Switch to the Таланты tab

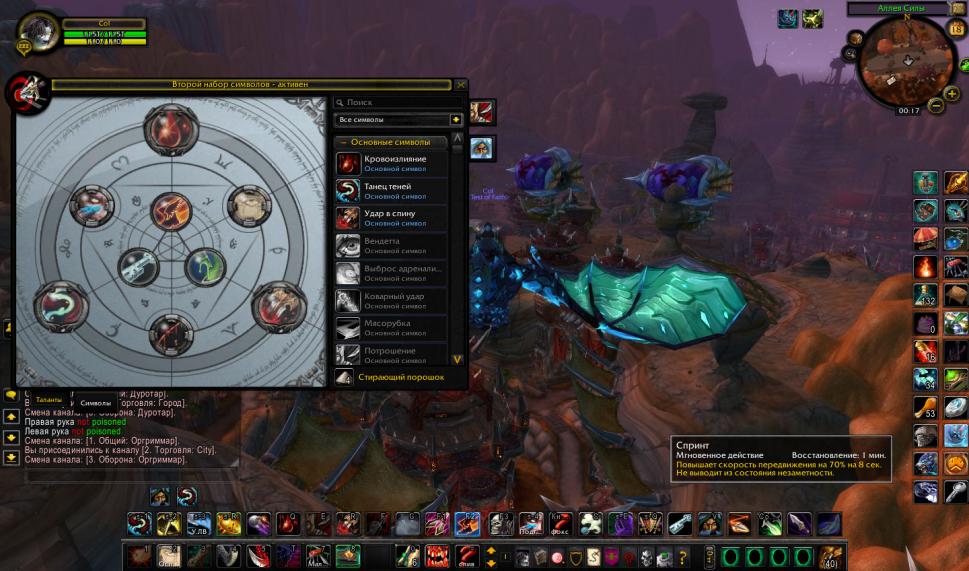coord(49,401)
